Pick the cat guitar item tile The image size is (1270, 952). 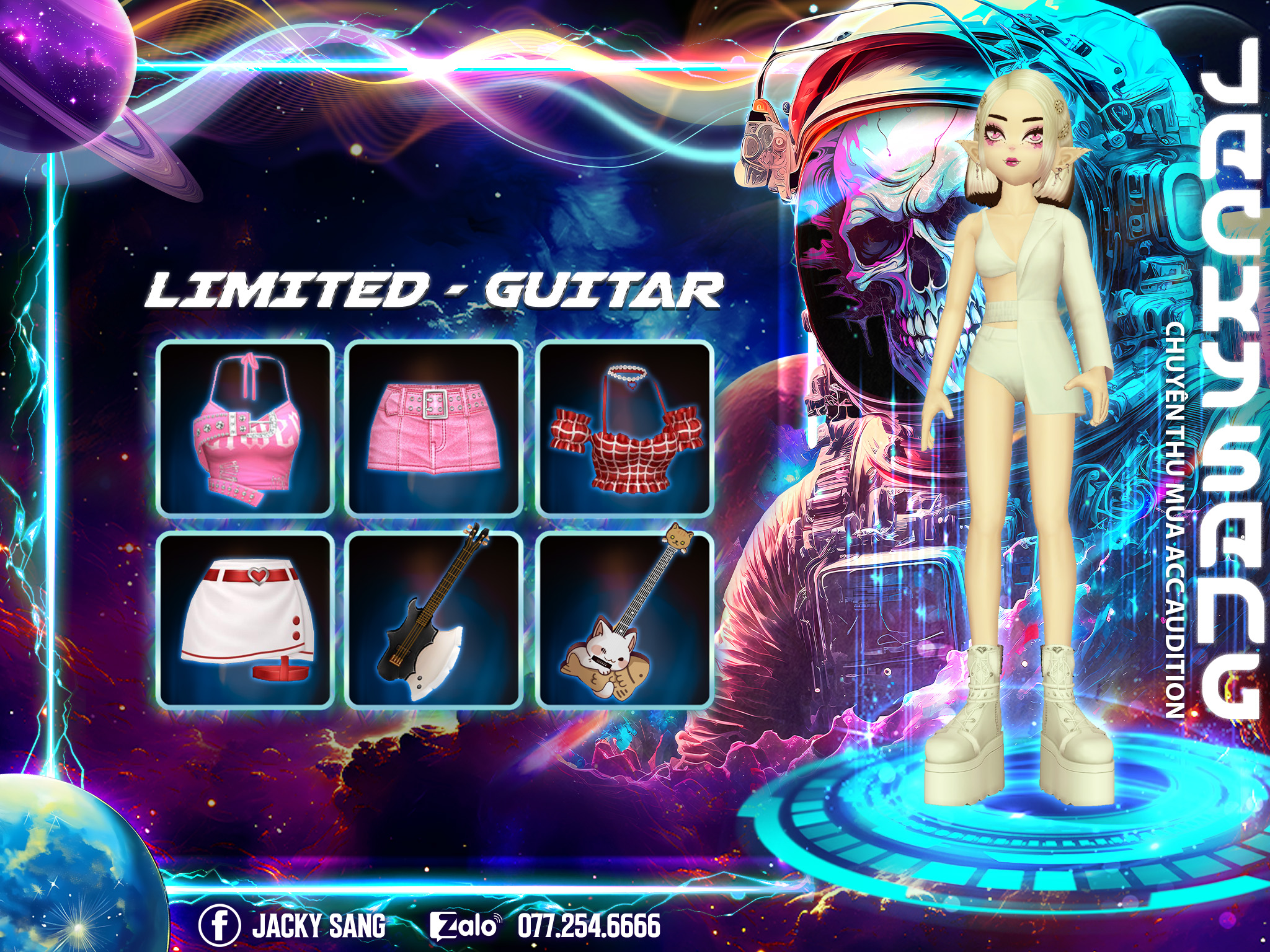(x=624, y=620)
